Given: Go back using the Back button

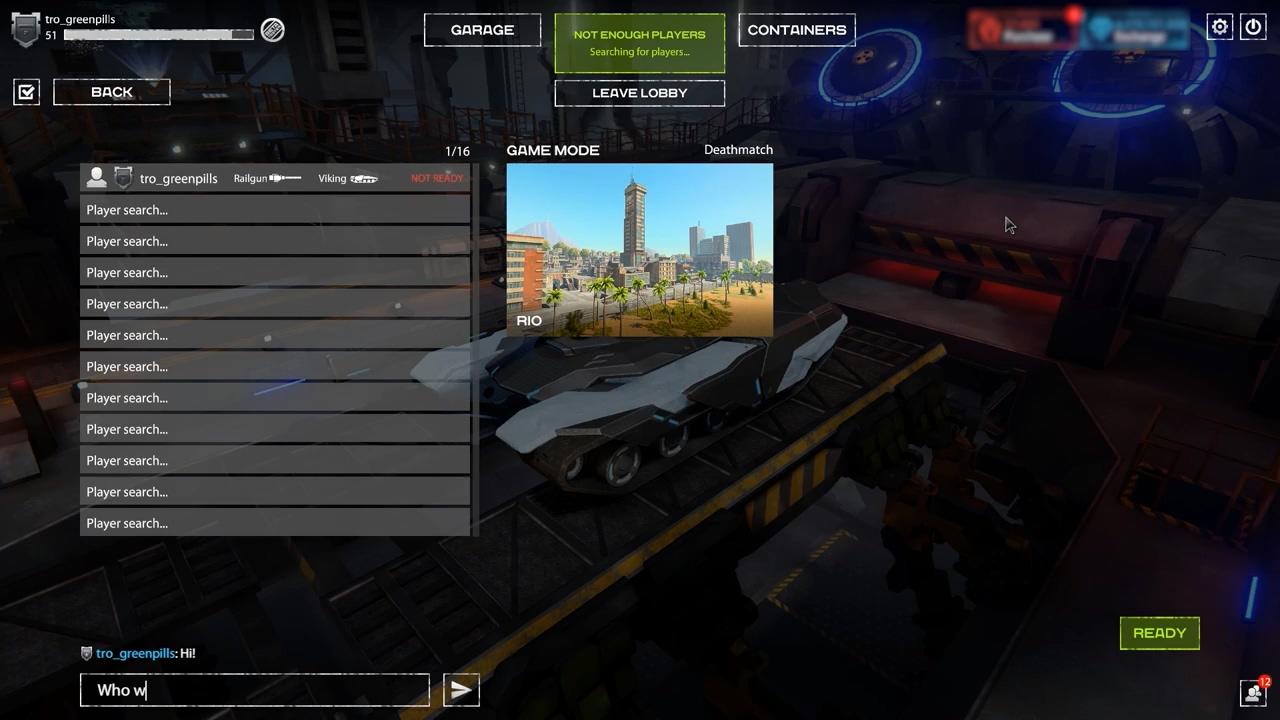Looking at the screenshot, I should 112,92.
